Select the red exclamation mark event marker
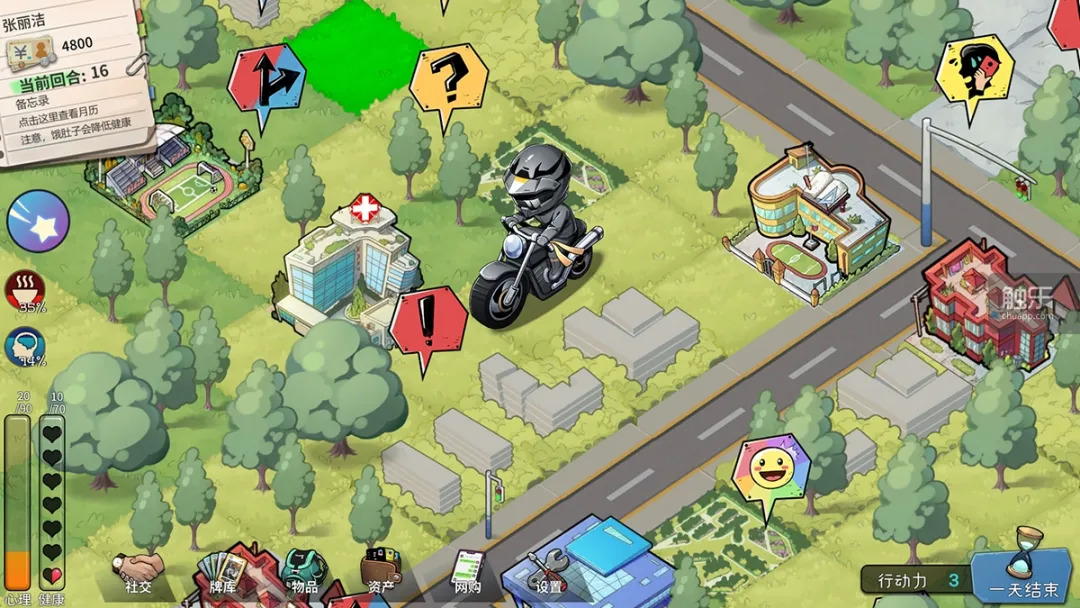Image resolution: width=1080 pixels, height=608 pixels. (x=429, y=322)
